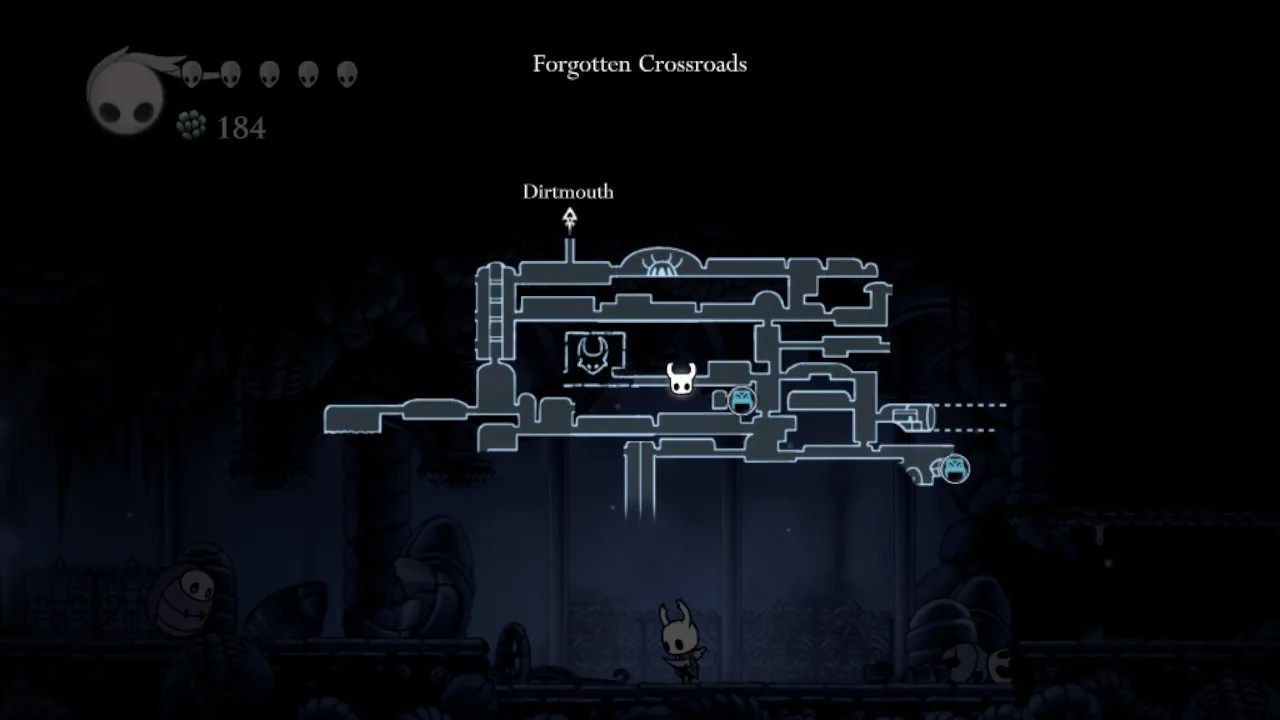Click the Geo cluster currency icon
The height and width of the screenshot is (720, 1280).
[188, 127]
